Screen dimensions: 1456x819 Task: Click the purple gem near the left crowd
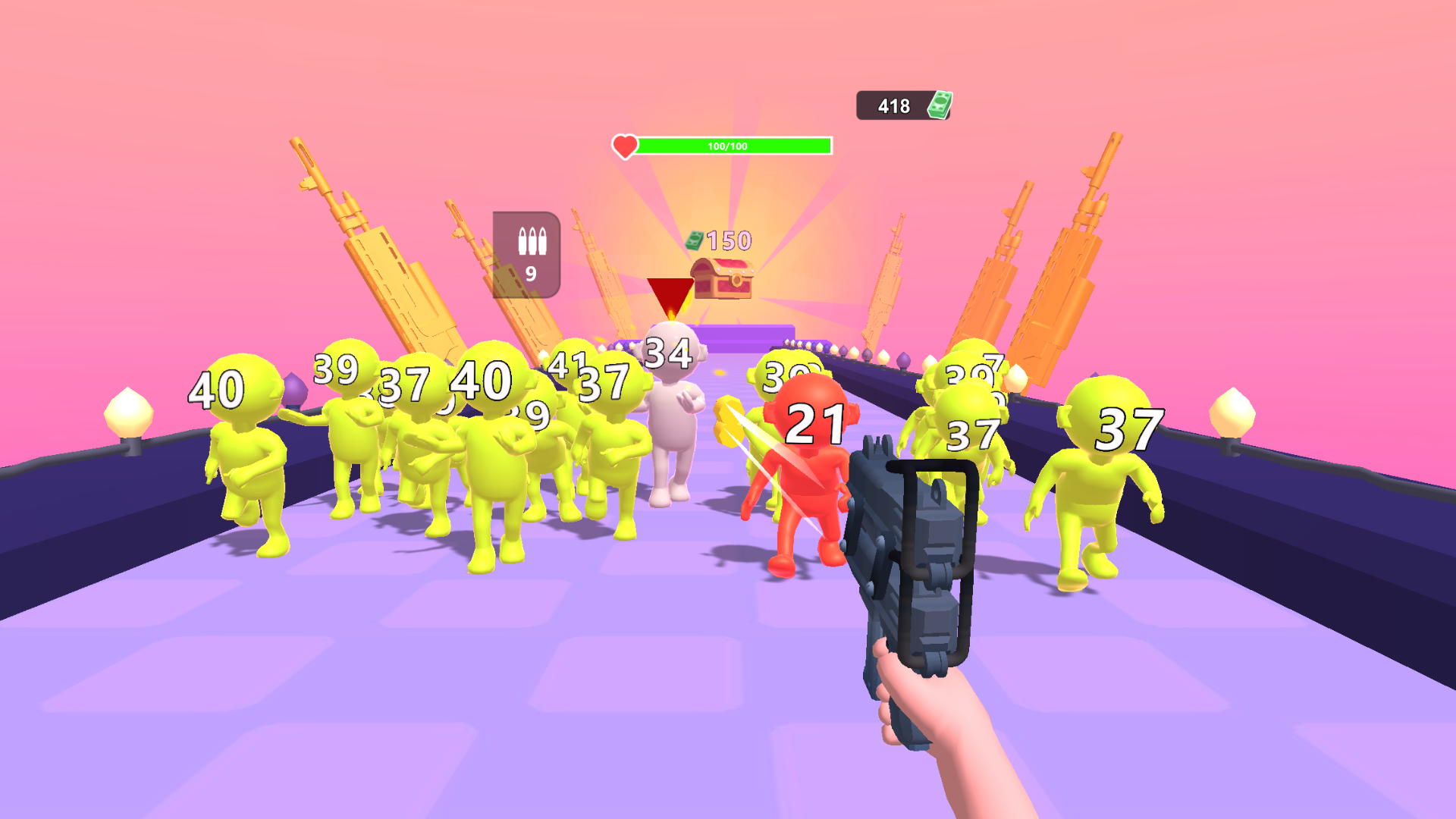tap(296, 388)
